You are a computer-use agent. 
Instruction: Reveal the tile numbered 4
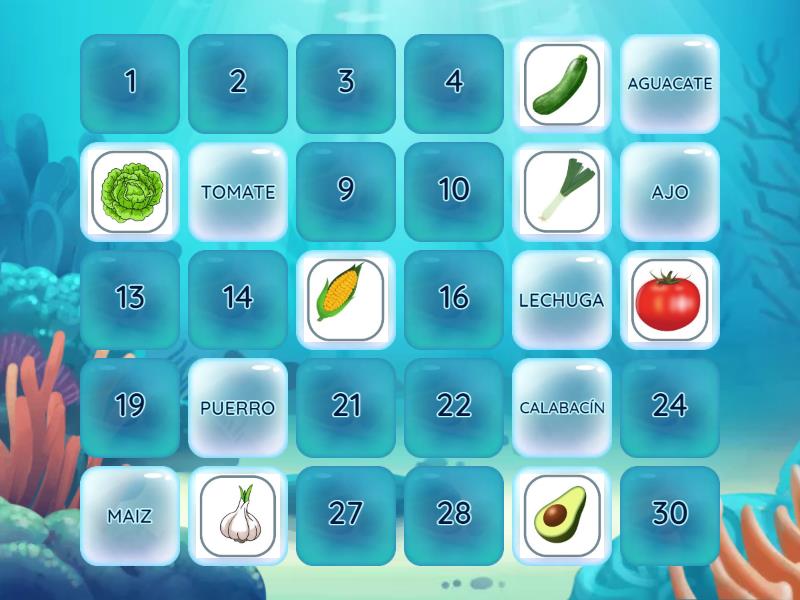pyautogui.click(x=454, y=83)
